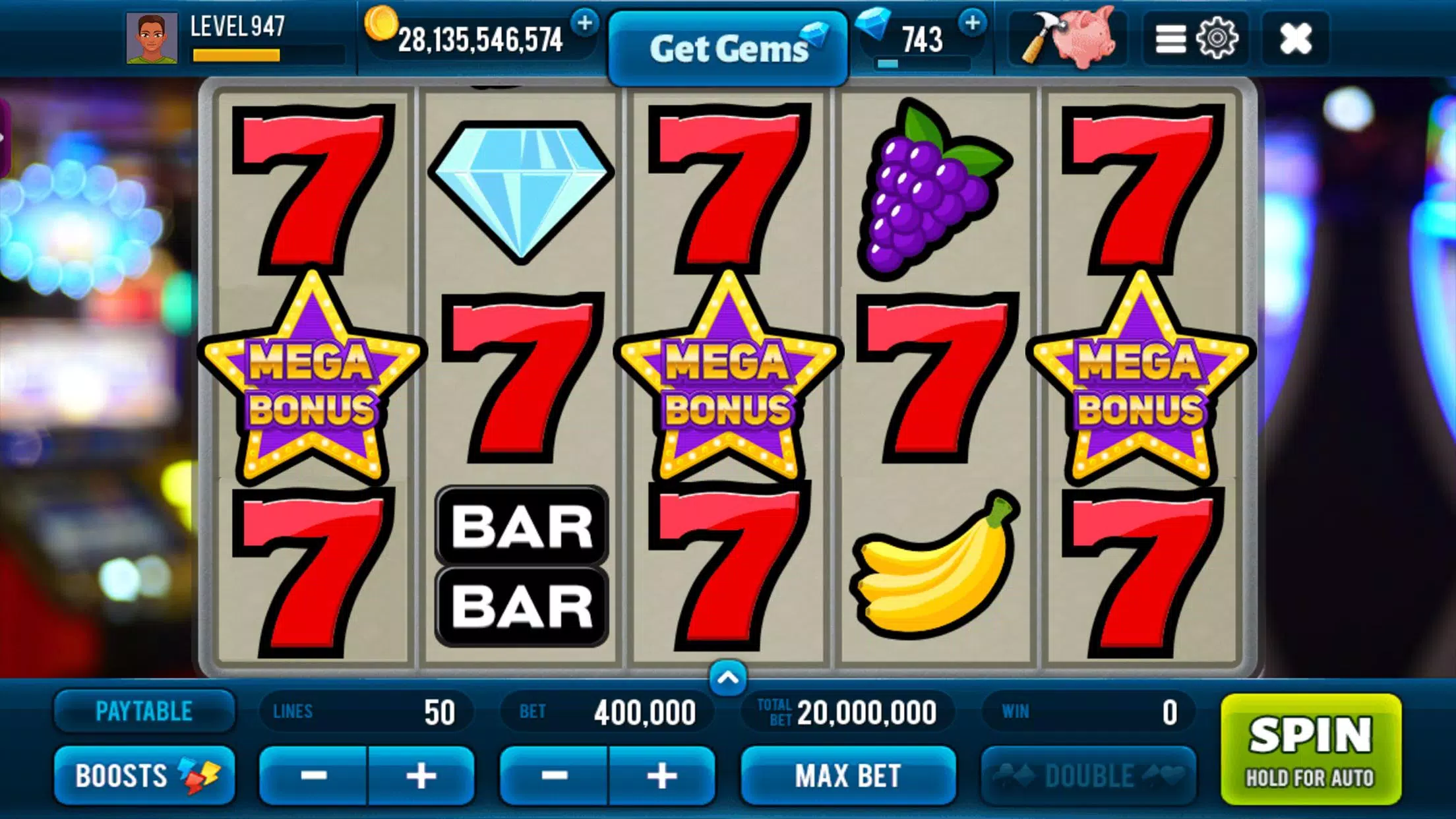Screen dimensions: 1456x819
Task: Toggle the Double feature after a win
Action: [1090, 775]
